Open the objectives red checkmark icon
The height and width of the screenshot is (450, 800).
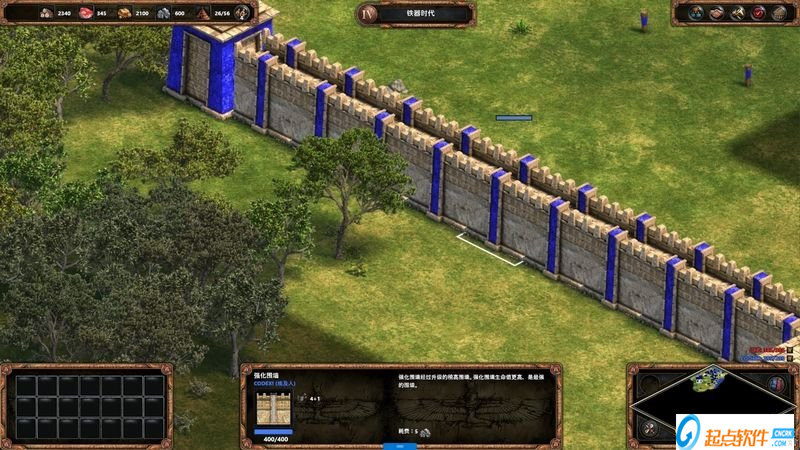[758, 13]
